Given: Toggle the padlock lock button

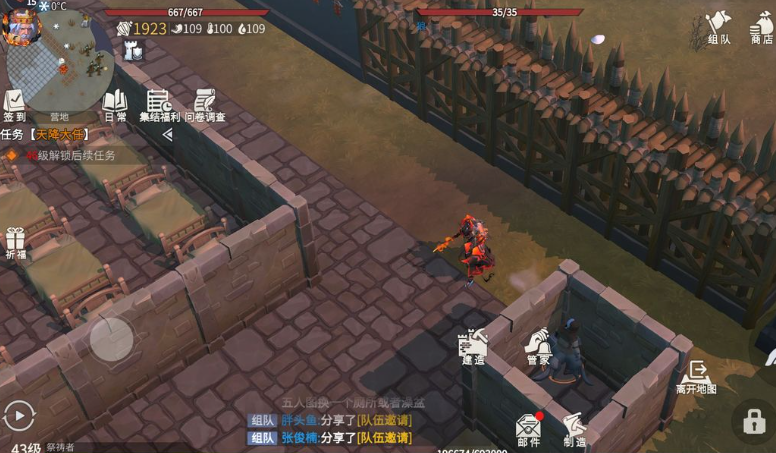Looking at the screenshot, I should [753, 421].
